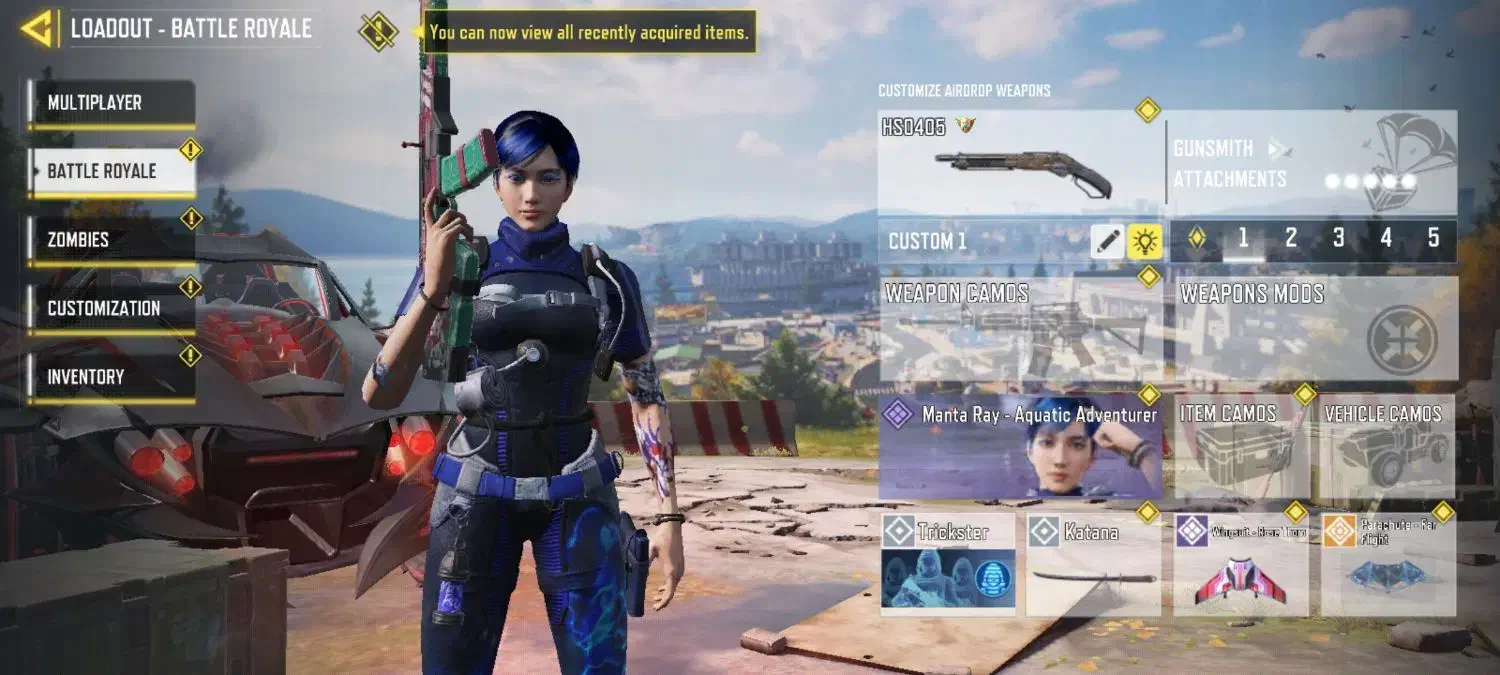Open the Zombies loadout tab
Viewport: 1500px width, 675px height.
coord(111,240)
